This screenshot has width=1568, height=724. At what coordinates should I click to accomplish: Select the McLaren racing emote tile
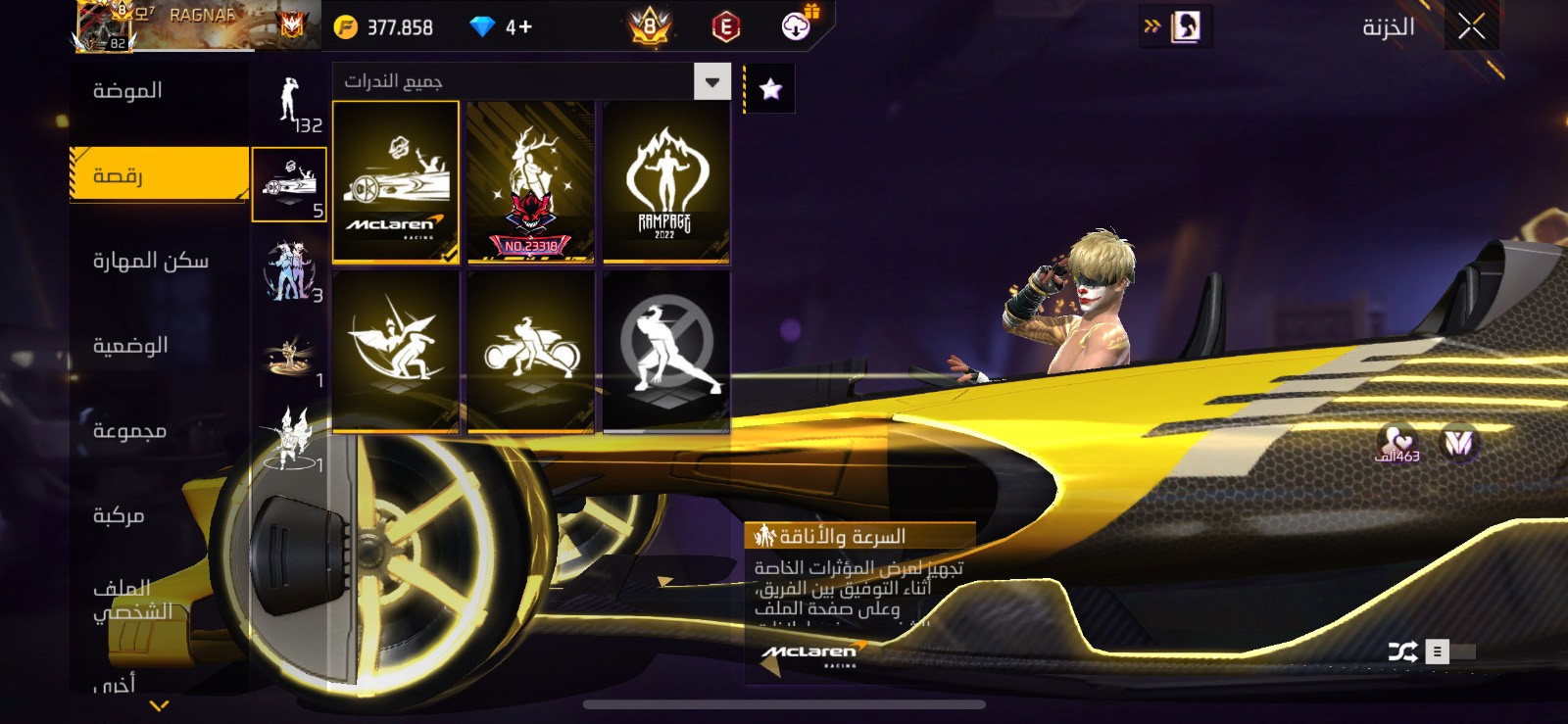396,182
